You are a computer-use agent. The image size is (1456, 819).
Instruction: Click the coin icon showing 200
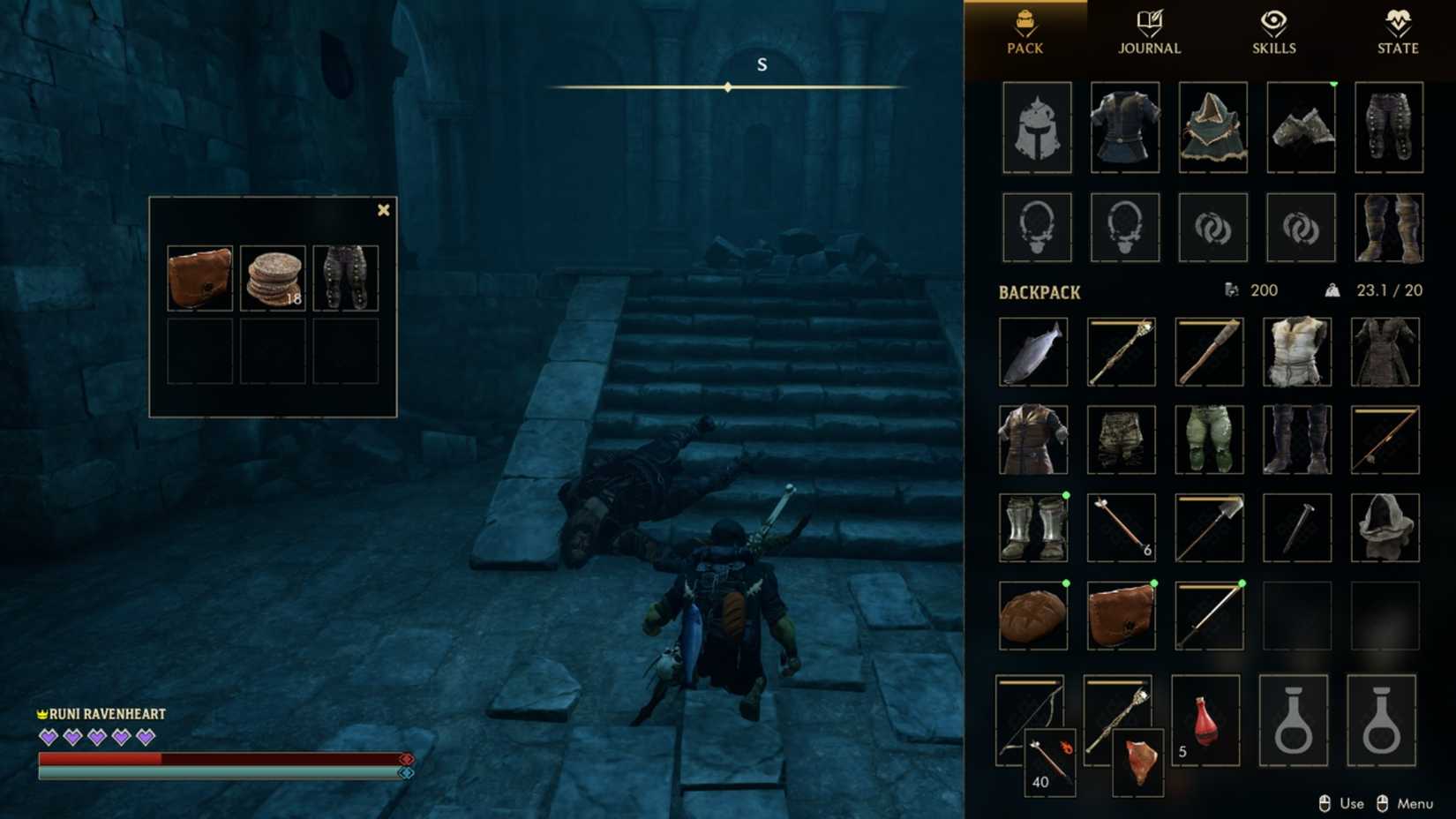tap(1233, 290)
